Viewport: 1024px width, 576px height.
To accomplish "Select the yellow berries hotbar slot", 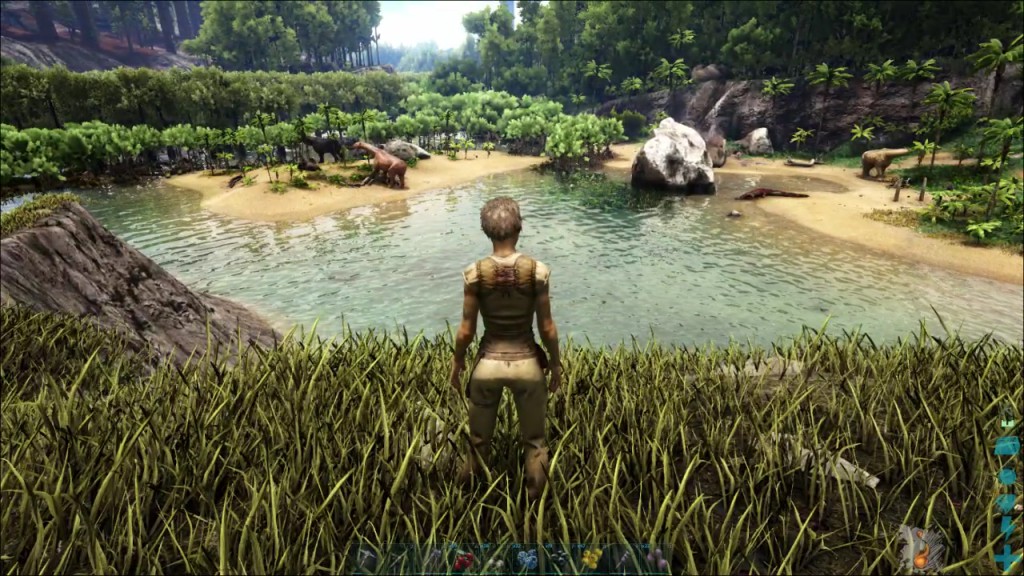I will point(592,558).
